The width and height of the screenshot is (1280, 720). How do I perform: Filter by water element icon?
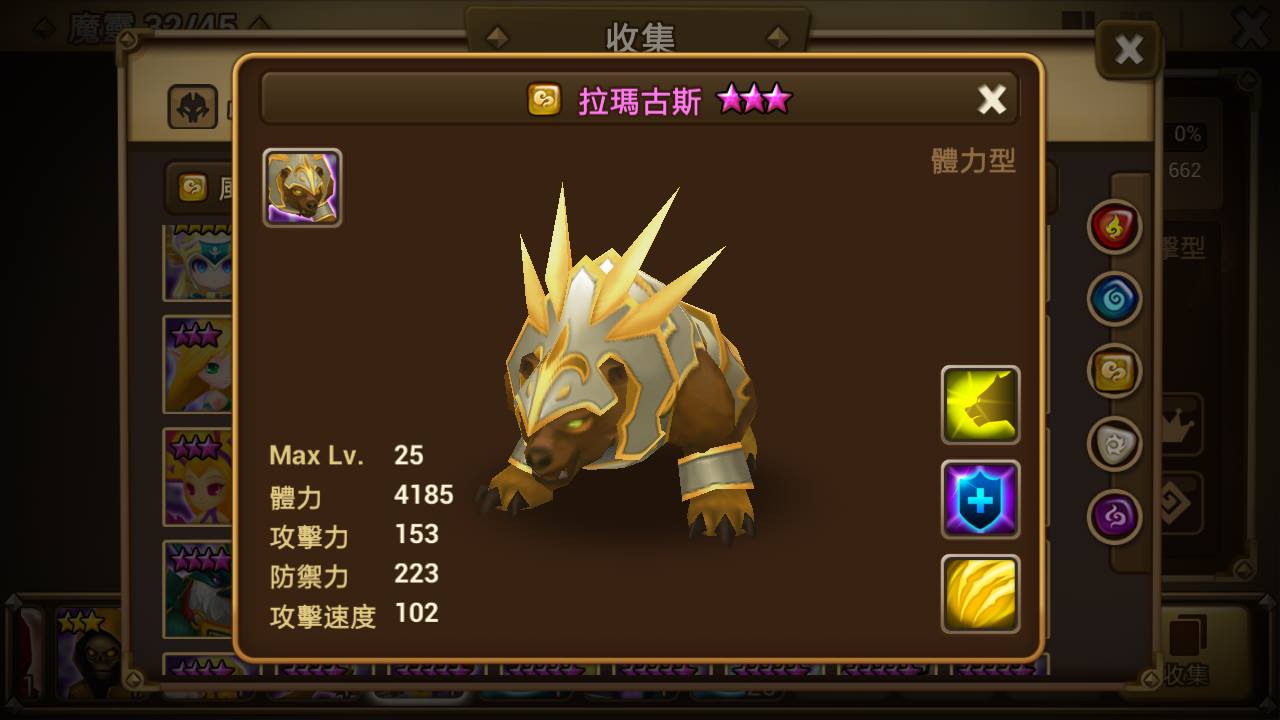[x=1114, y=299]
